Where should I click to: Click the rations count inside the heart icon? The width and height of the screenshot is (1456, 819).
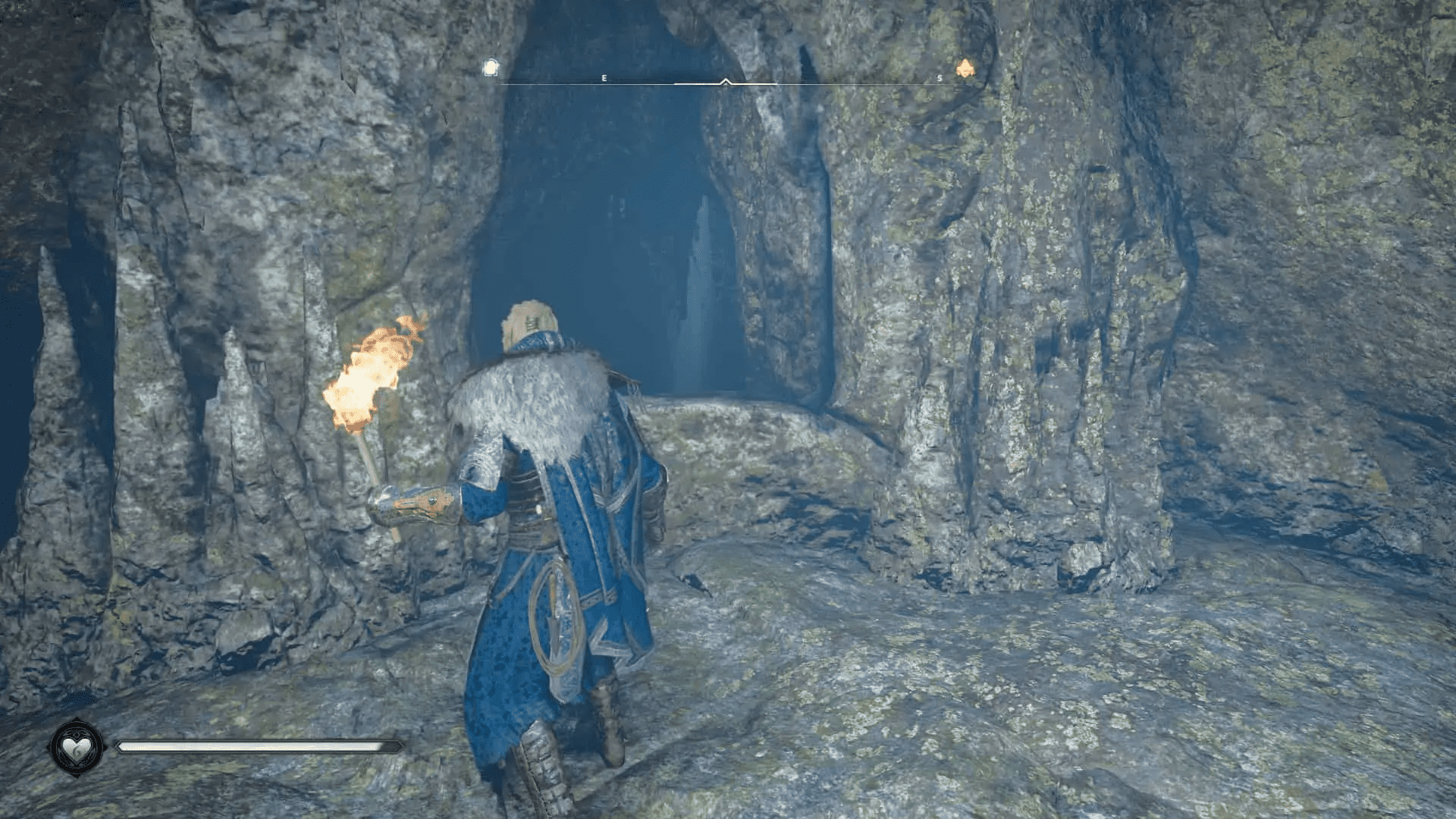(78, 751)
